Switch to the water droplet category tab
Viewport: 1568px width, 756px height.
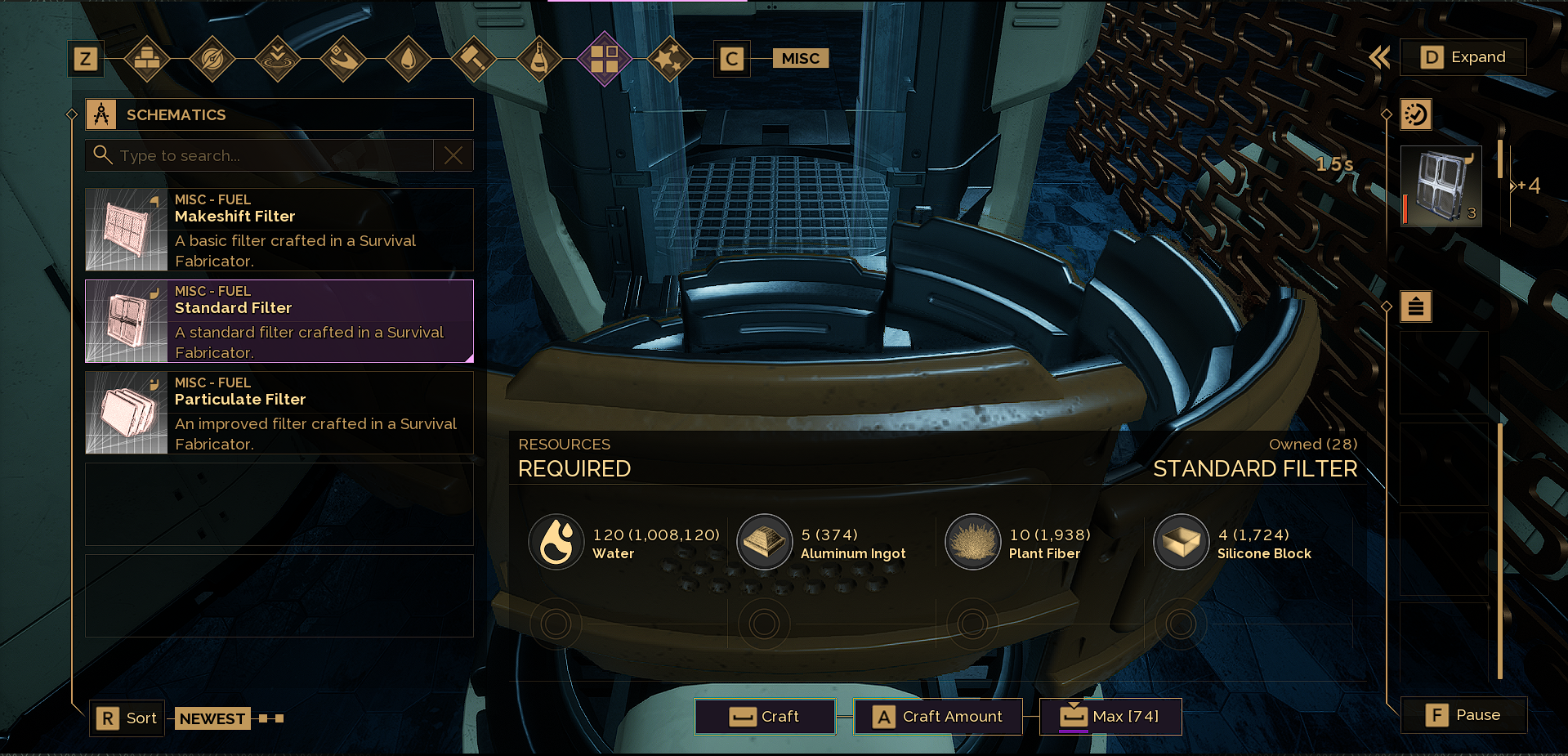[x=409, y=58]
